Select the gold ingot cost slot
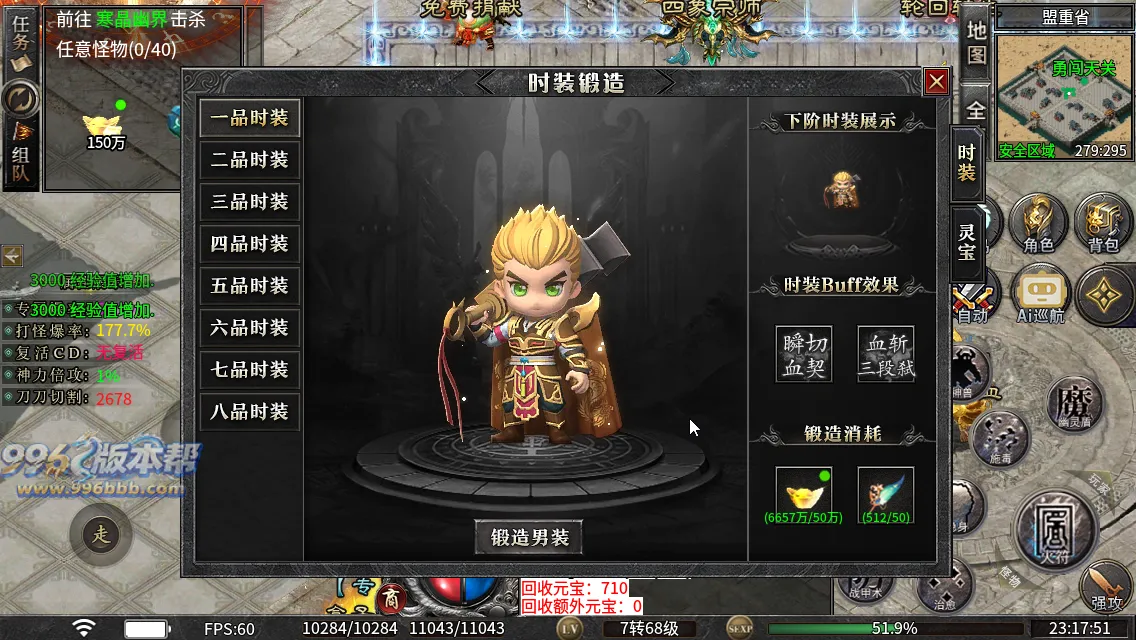This screenshot has width=1136, height=640. (x=804, y=492)
